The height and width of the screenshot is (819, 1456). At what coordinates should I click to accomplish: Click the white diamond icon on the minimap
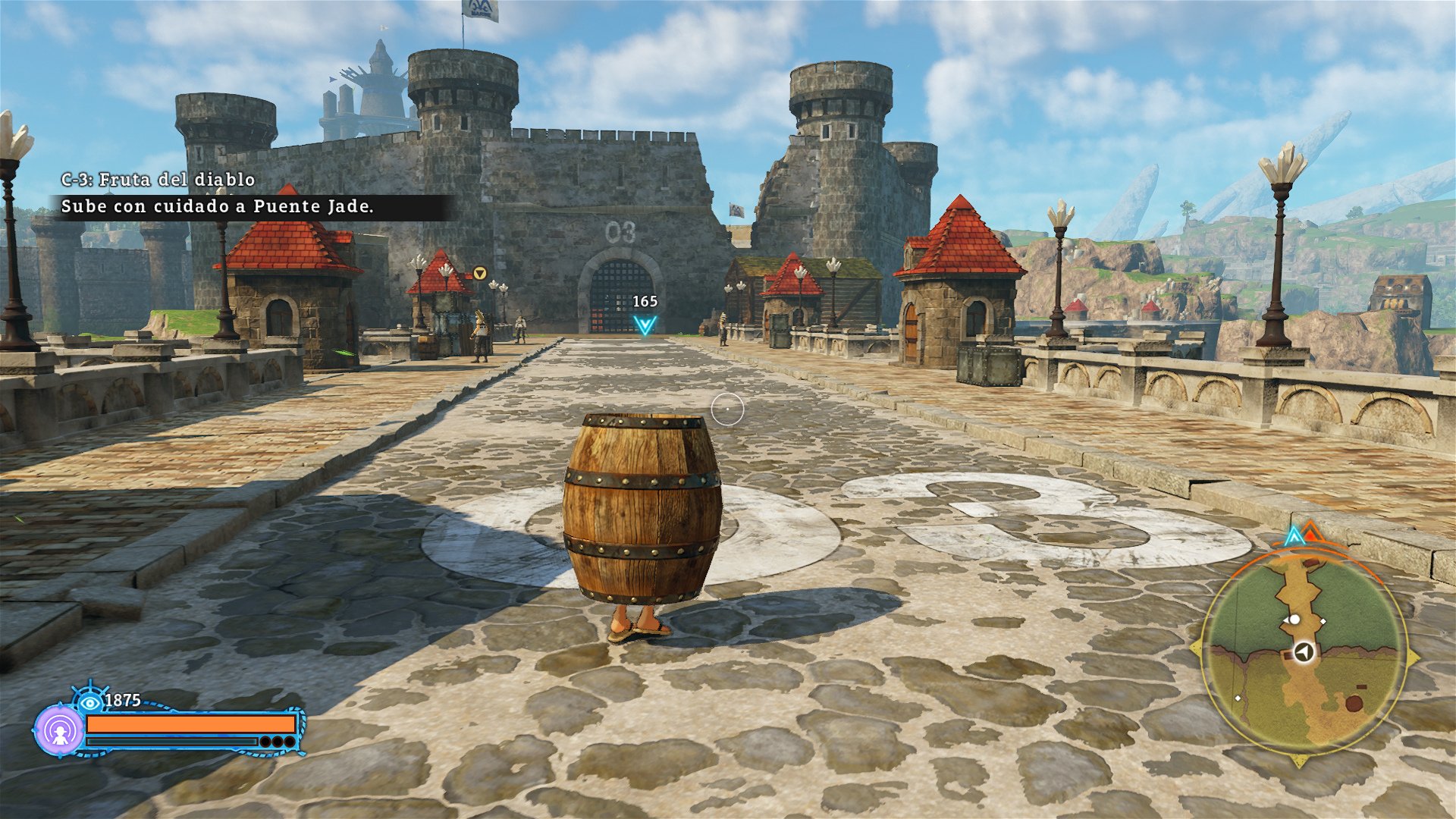(x=1324, y=621)
